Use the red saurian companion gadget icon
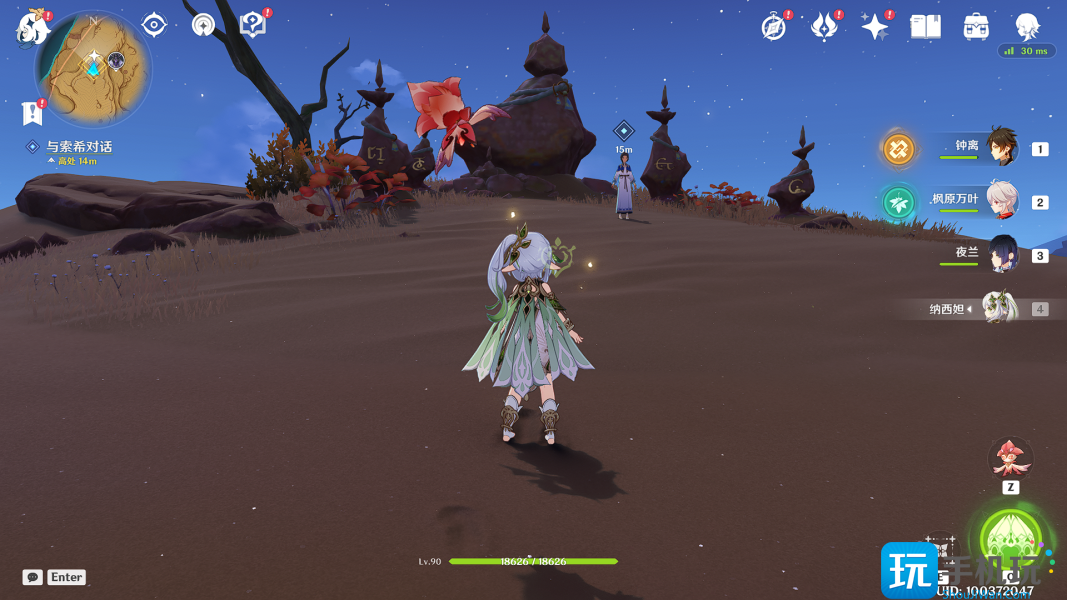Screen dimensions: 1067x600 tap(1010, 458)
